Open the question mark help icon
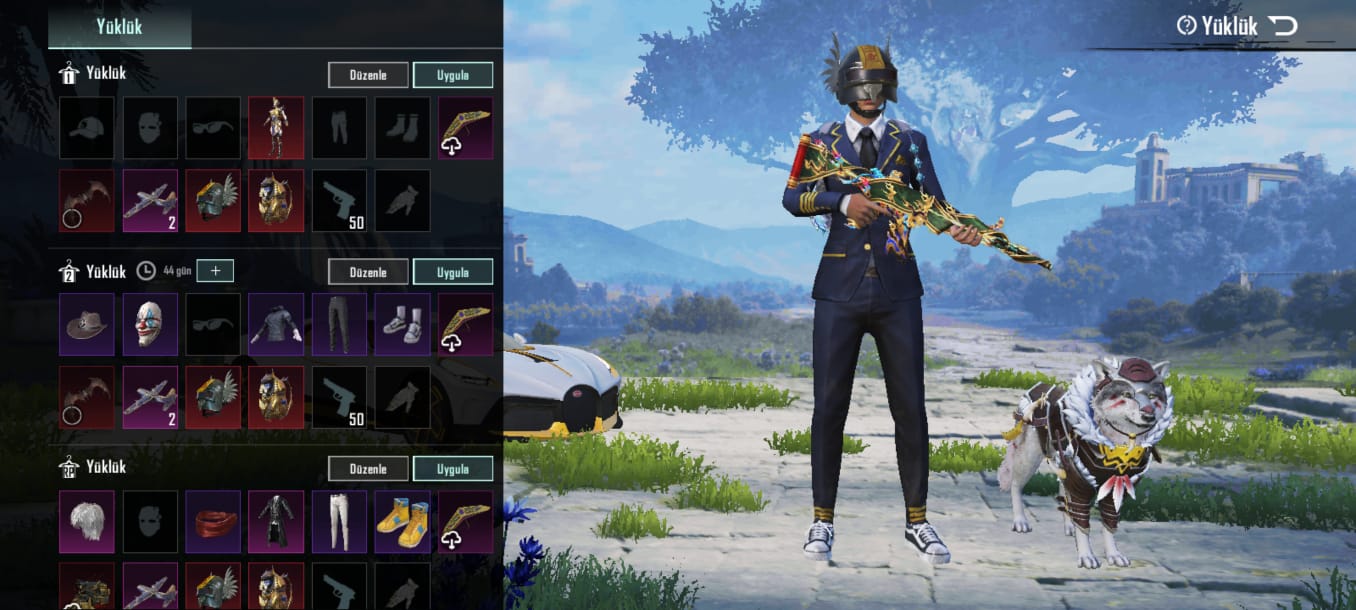 [1187, 26]
